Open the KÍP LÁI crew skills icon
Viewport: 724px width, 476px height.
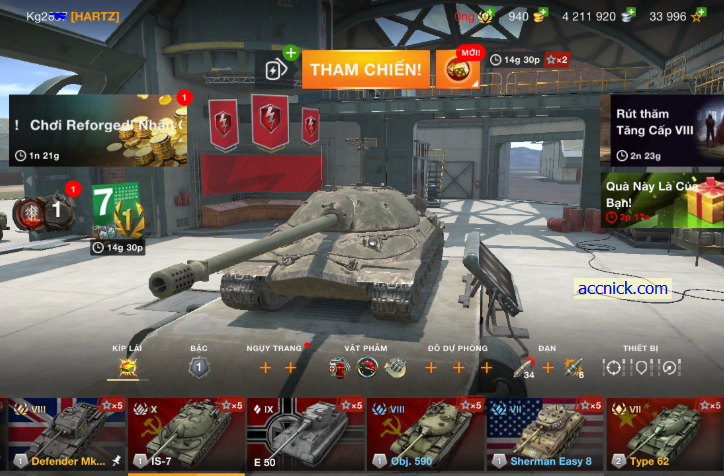pyautogui.click(x=127, y=367)
